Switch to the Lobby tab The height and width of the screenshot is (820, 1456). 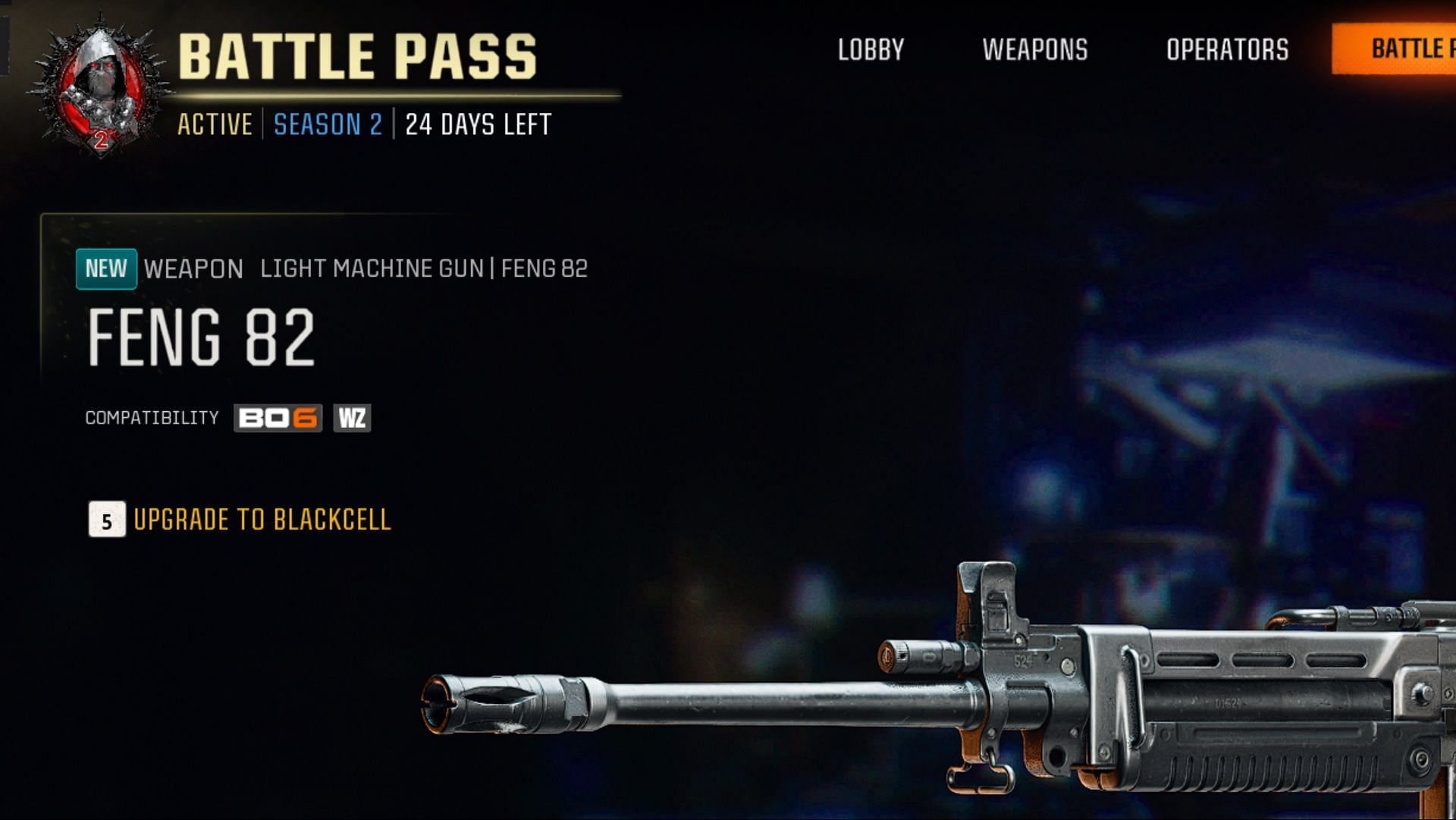pos(871,50)
